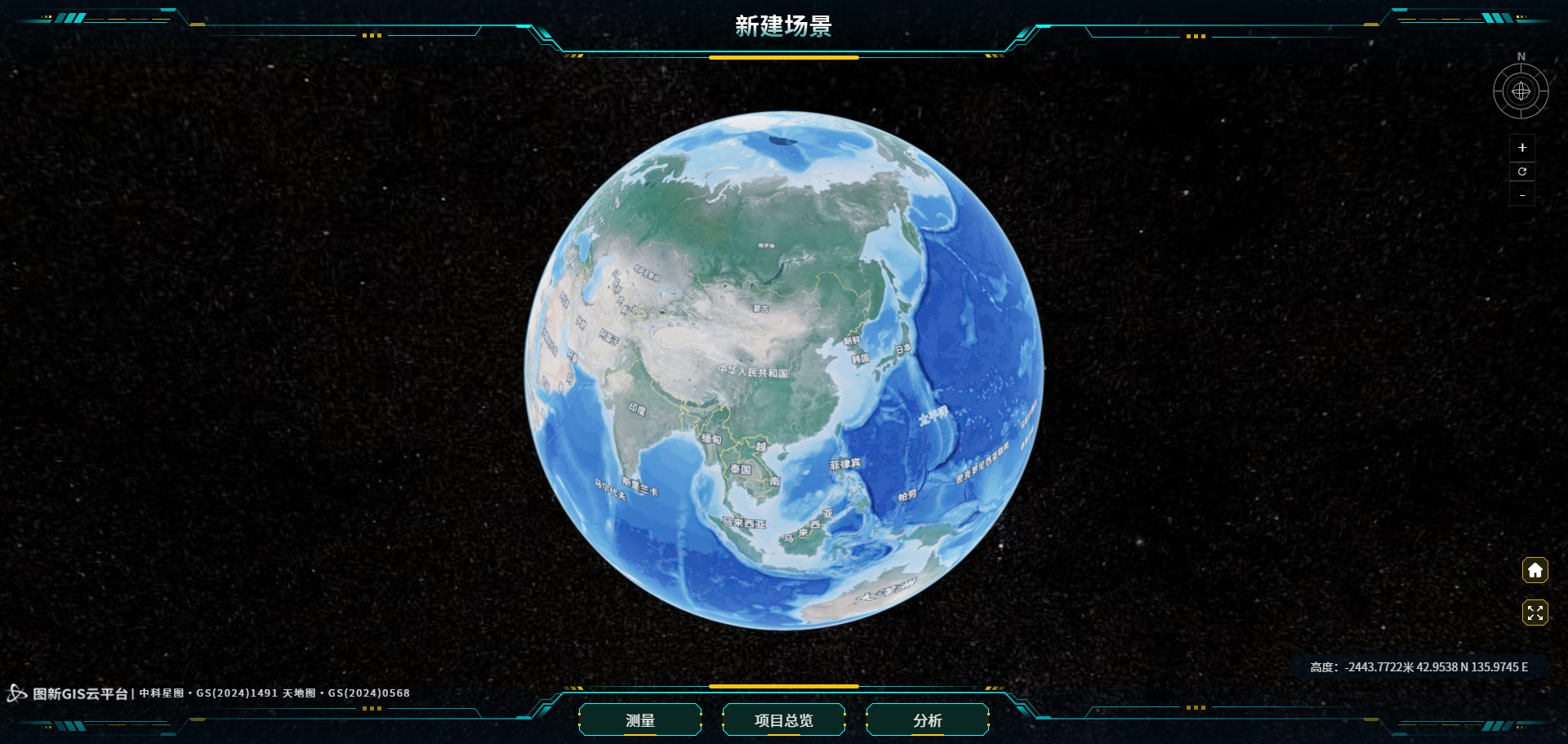Click the rotate reset control between zoom buttons
The height and width of the screenshot is (744, 1568).
click(1521, 172)
